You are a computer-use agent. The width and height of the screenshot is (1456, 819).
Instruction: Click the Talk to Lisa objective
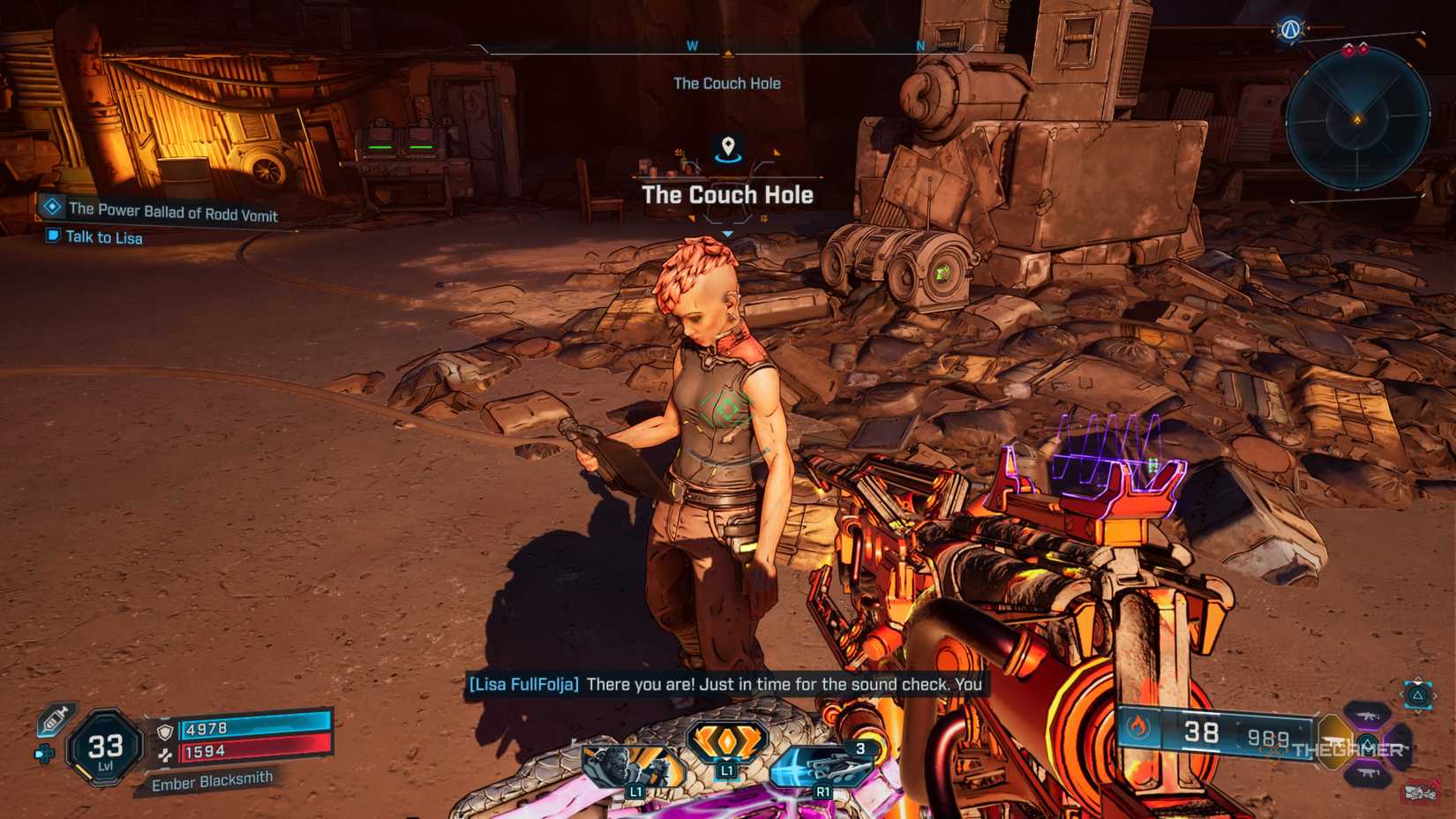pyautogui.click(x=104, y=237)
